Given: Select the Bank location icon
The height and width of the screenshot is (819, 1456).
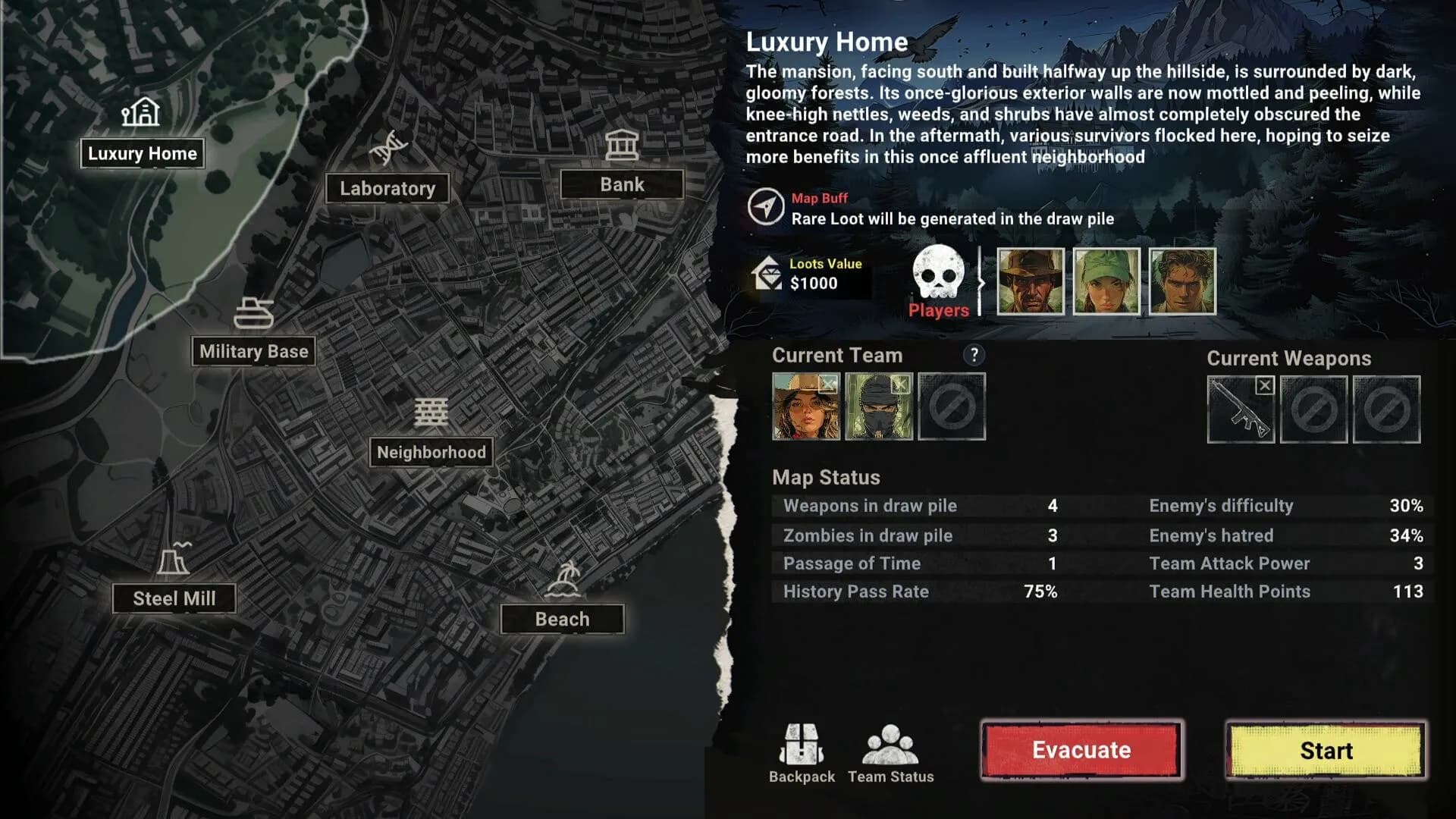Looking at the screenshot, I should (622, 143).
